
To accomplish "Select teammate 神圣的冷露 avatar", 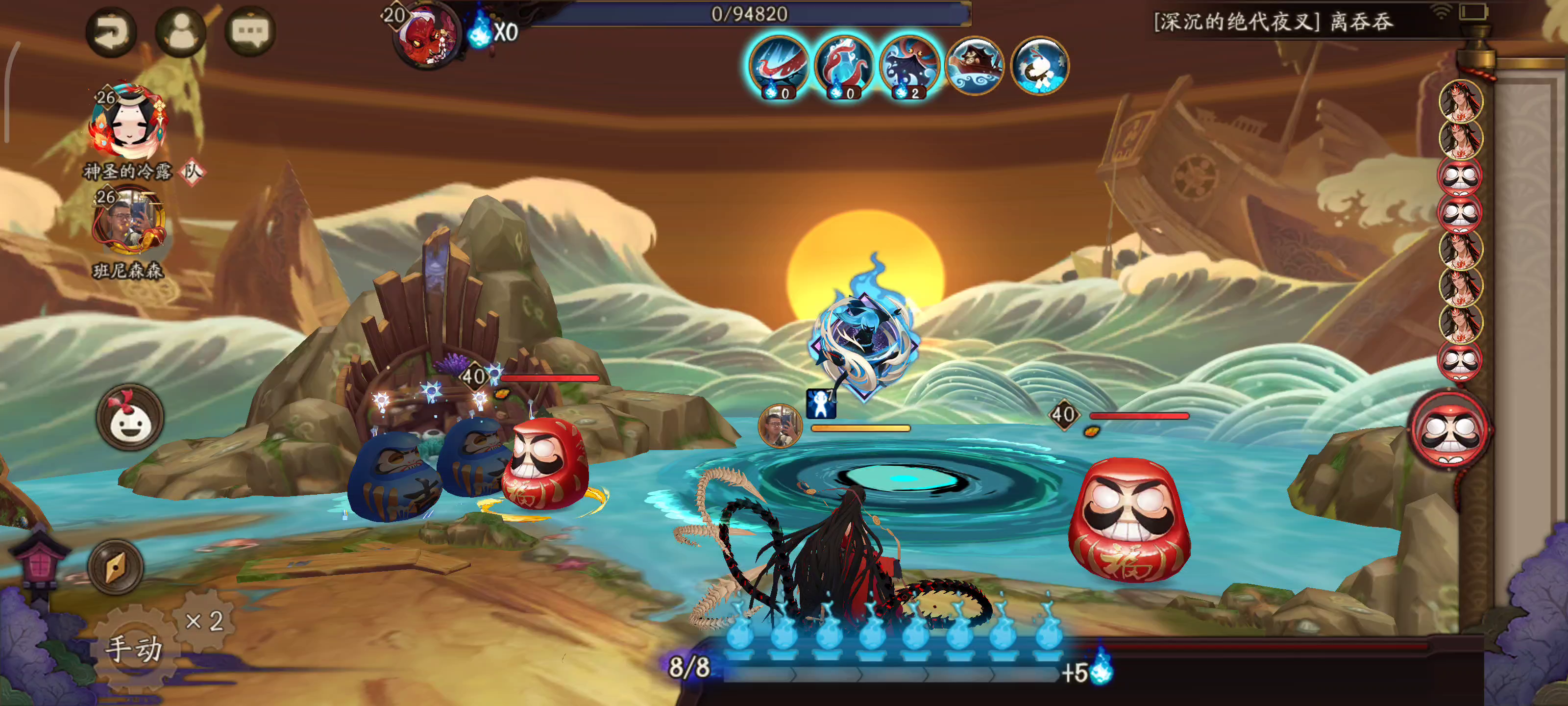I will coord(128,123).
